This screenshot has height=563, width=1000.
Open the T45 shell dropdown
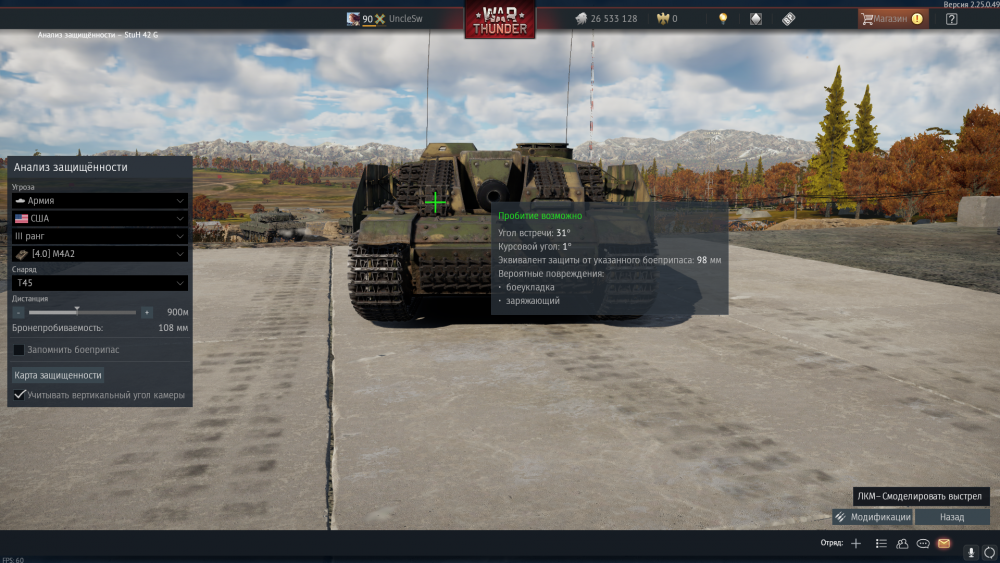click(99, 283)
